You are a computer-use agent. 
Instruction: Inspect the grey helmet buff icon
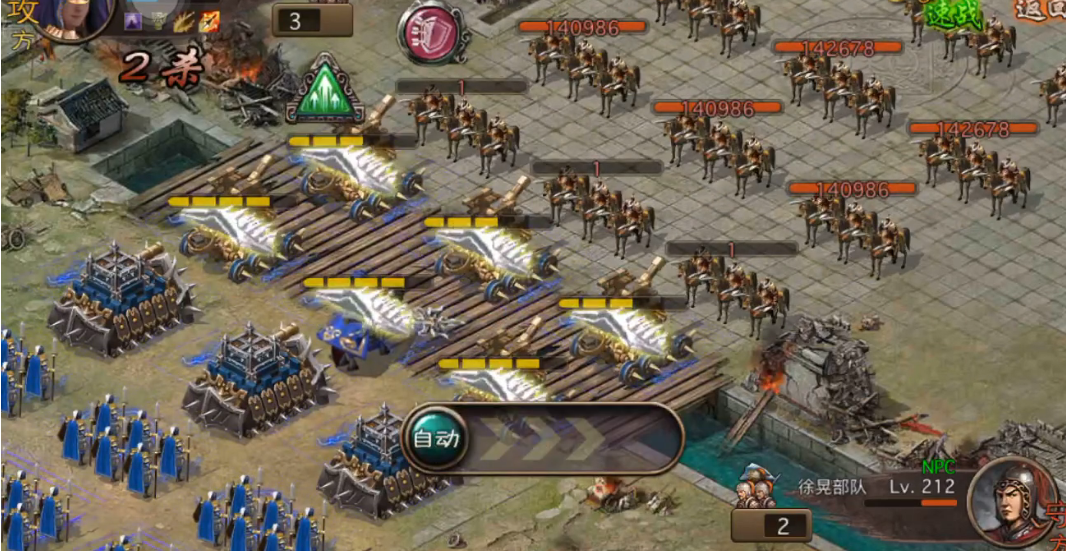157,22
